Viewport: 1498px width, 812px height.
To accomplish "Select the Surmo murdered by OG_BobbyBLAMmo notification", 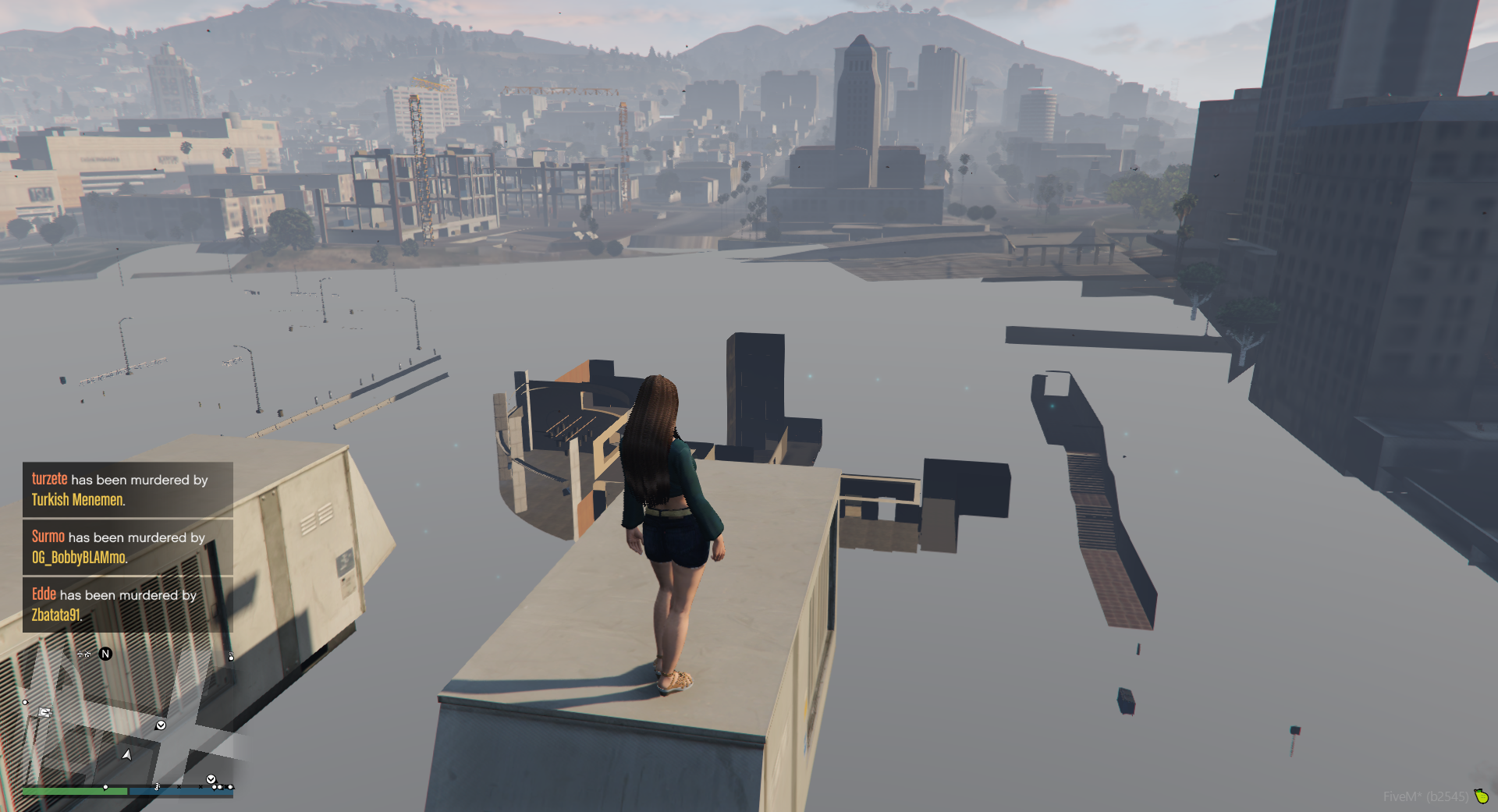I will click(127, 548).
